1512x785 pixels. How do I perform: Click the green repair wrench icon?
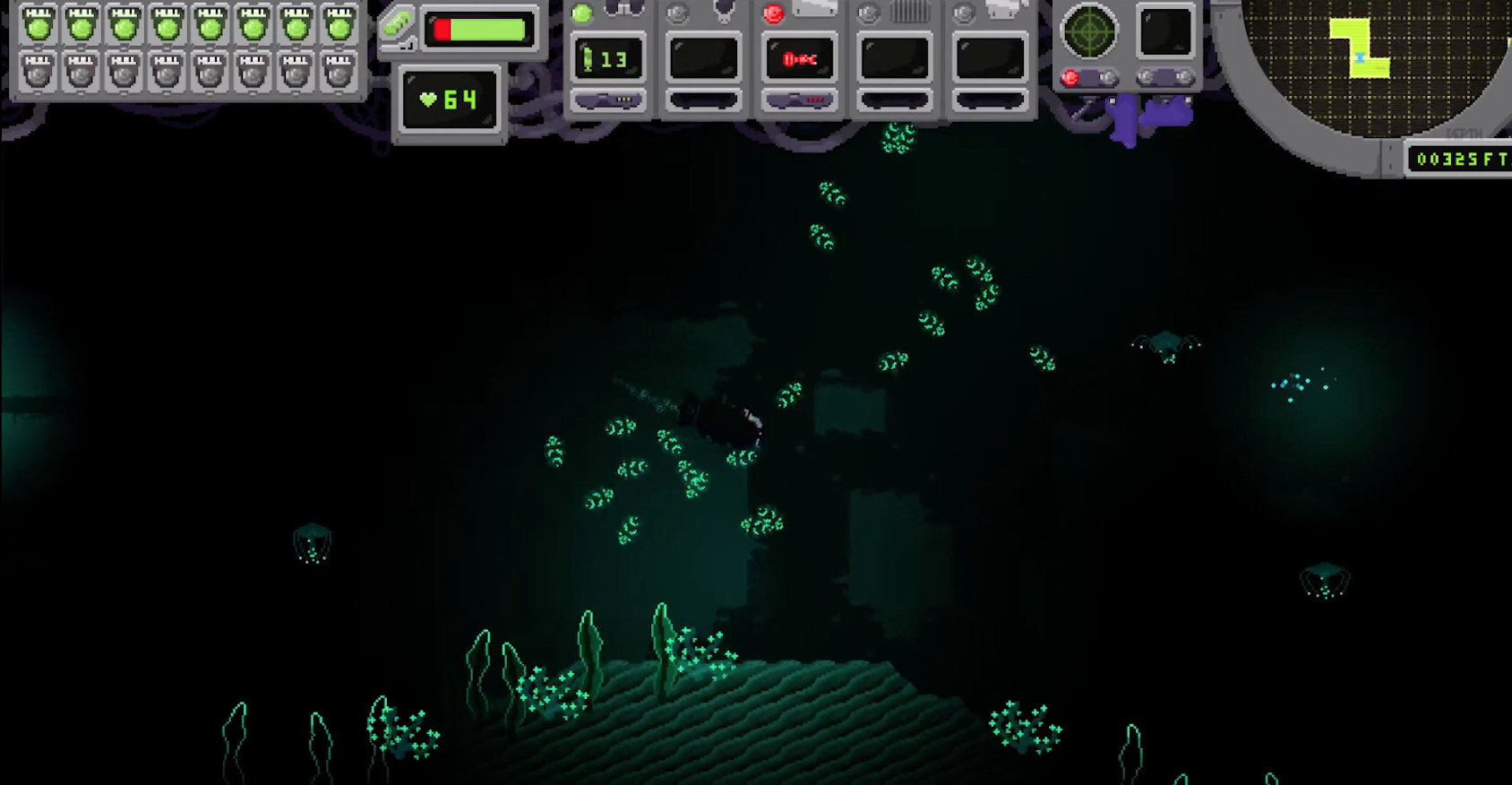[x=395, y=25]
